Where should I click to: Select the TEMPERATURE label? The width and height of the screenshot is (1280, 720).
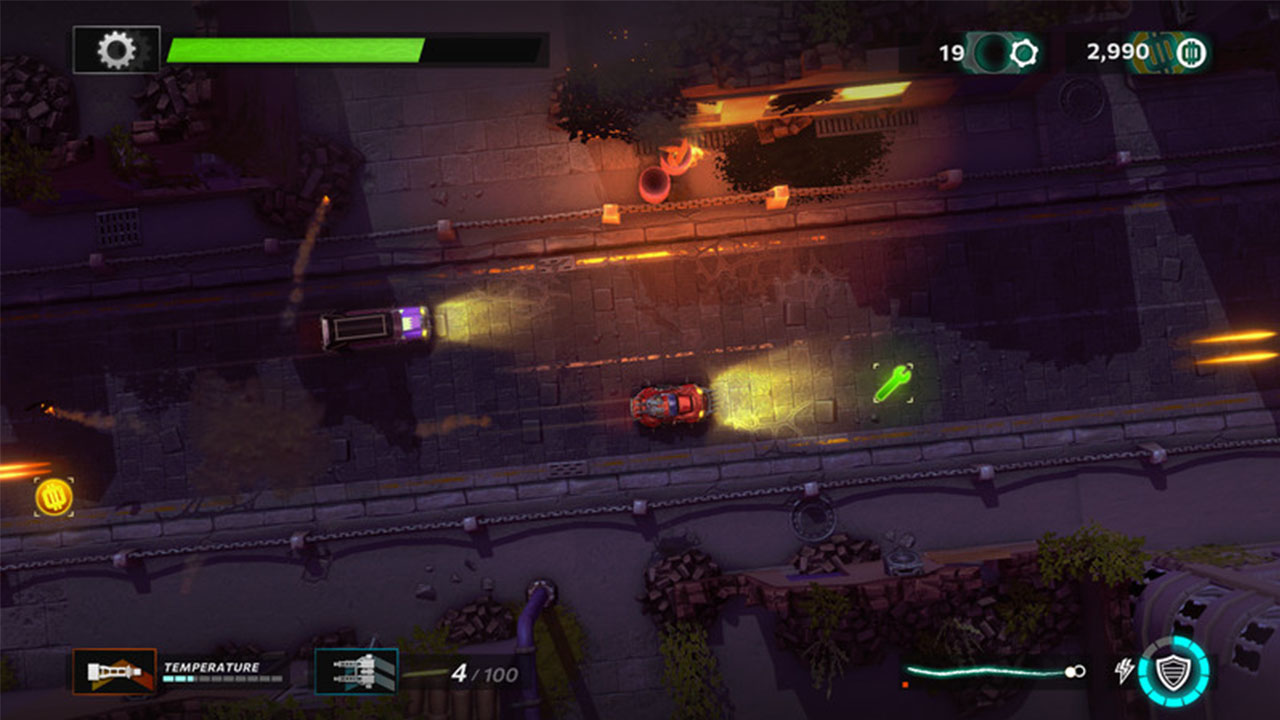[x=210, y=666]
